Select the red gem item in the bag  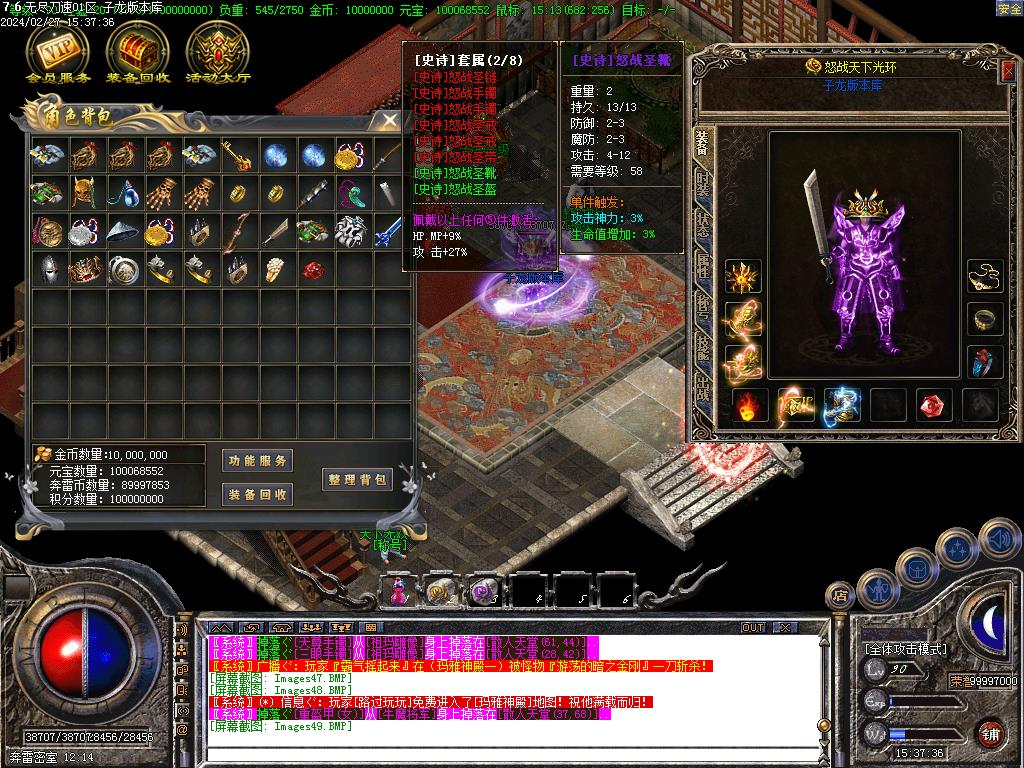[312, 270]
